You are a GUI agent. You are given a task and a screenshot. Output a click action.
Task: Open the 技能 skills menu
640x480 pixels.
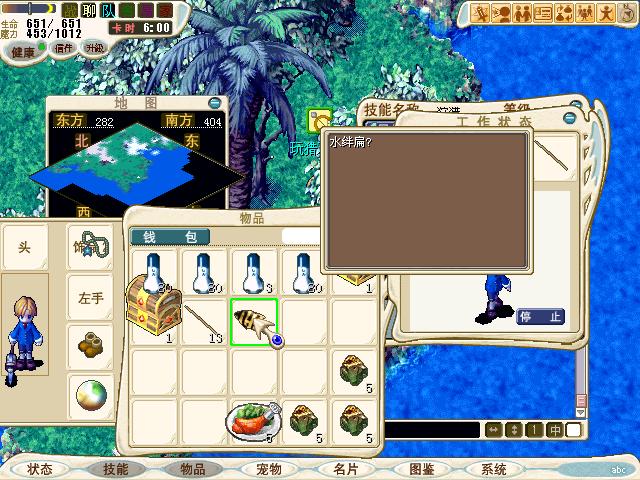tap(115, 468)
